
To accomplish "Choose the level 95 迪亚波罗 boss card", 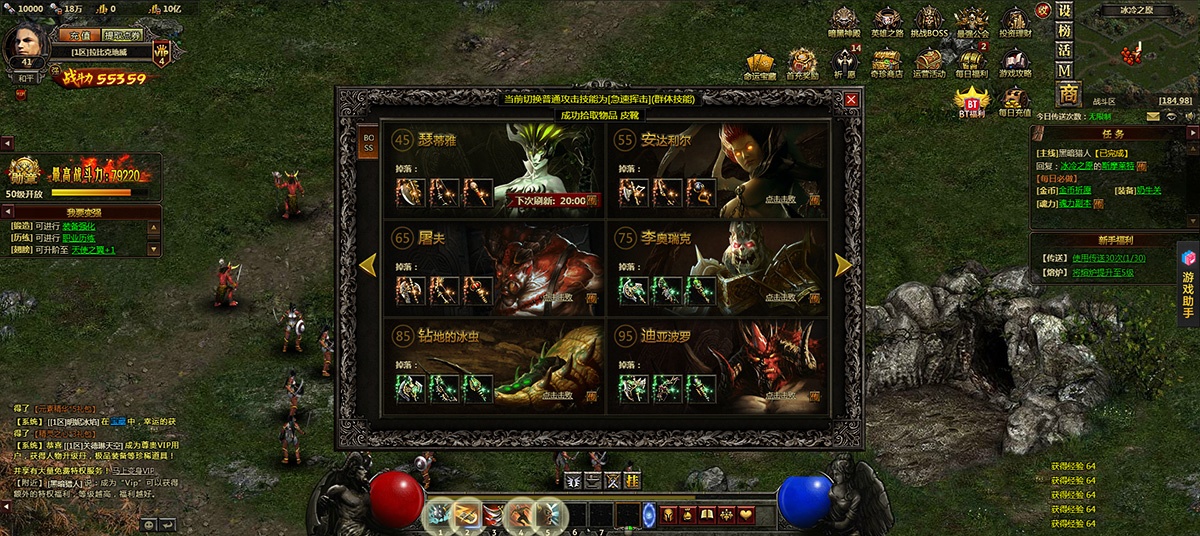I will coord(718,362).
